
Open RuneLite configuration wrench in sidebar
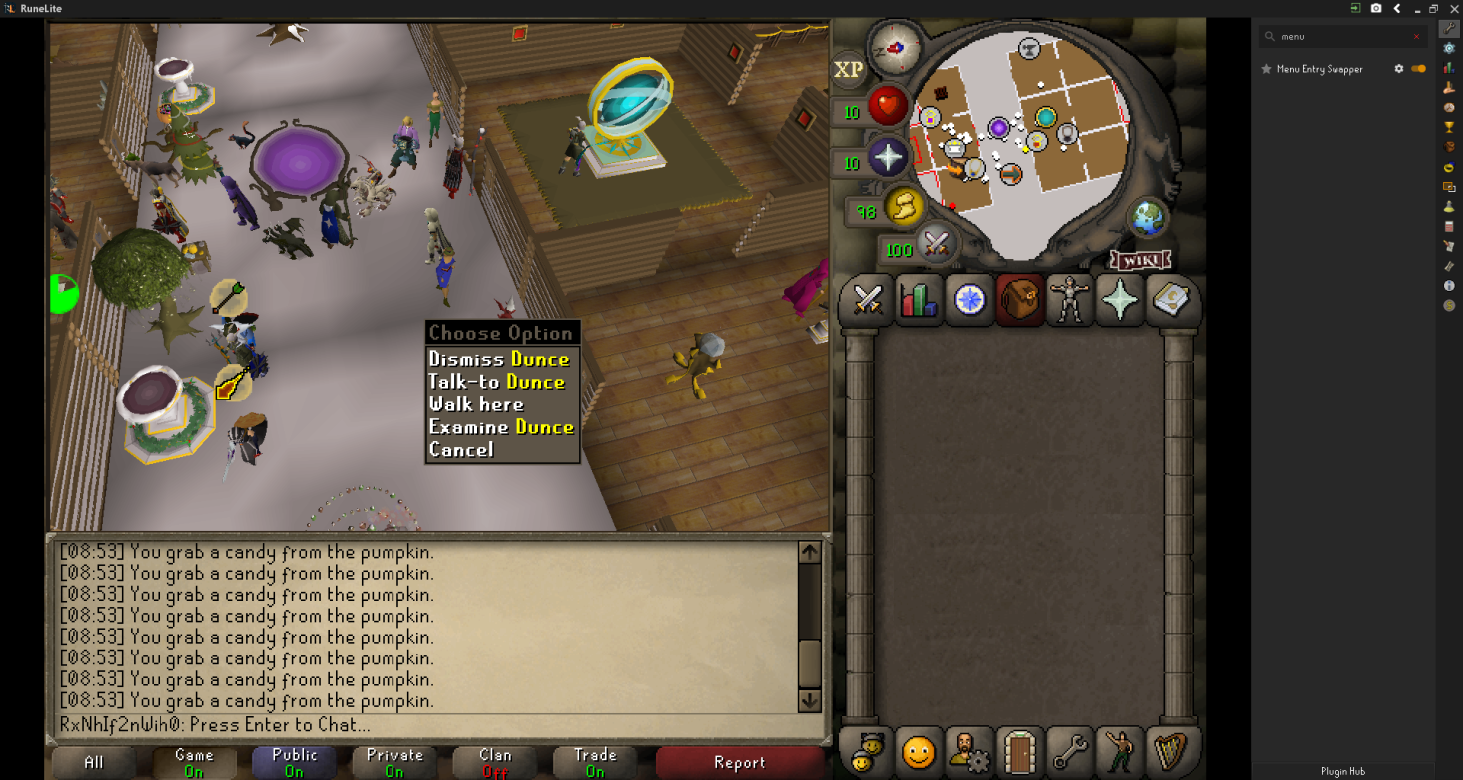[x=1449, y=28]
